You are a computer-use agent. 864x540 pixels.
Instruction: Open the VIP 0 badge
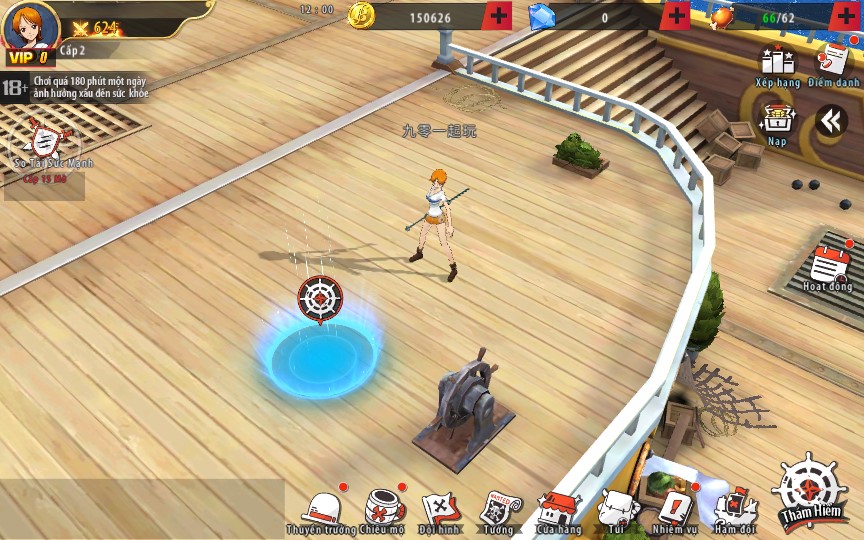point(28,58)
